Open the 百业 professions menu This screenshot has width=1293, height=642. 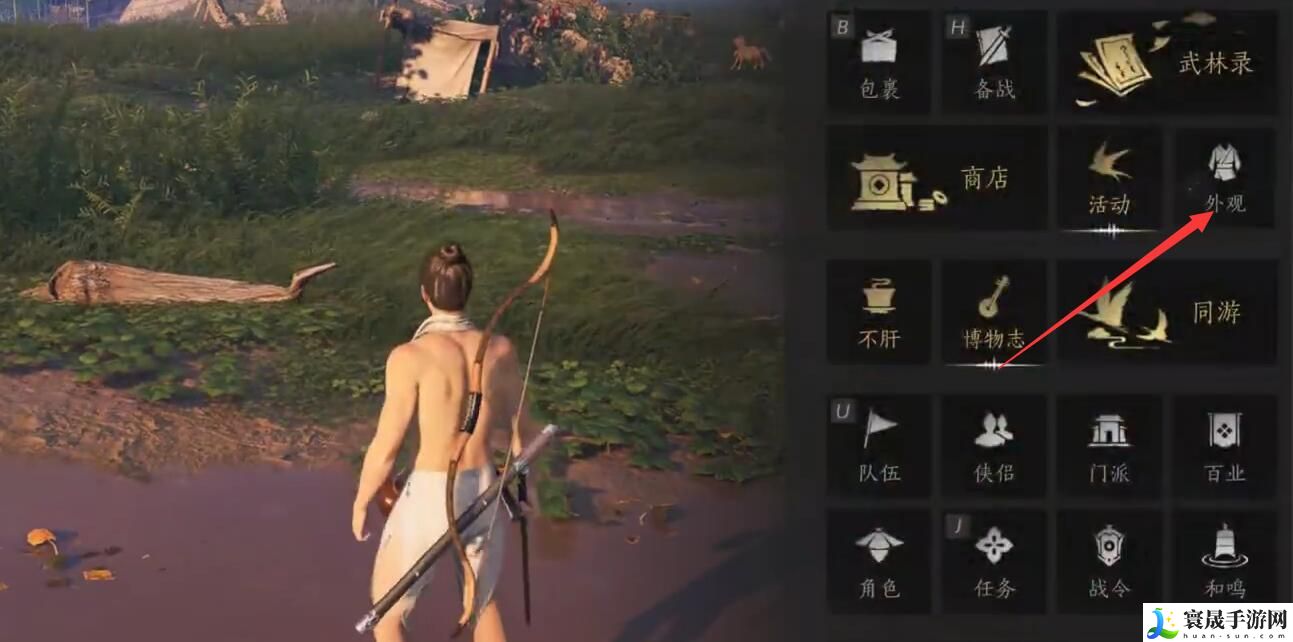click(x=1224, y=446)
